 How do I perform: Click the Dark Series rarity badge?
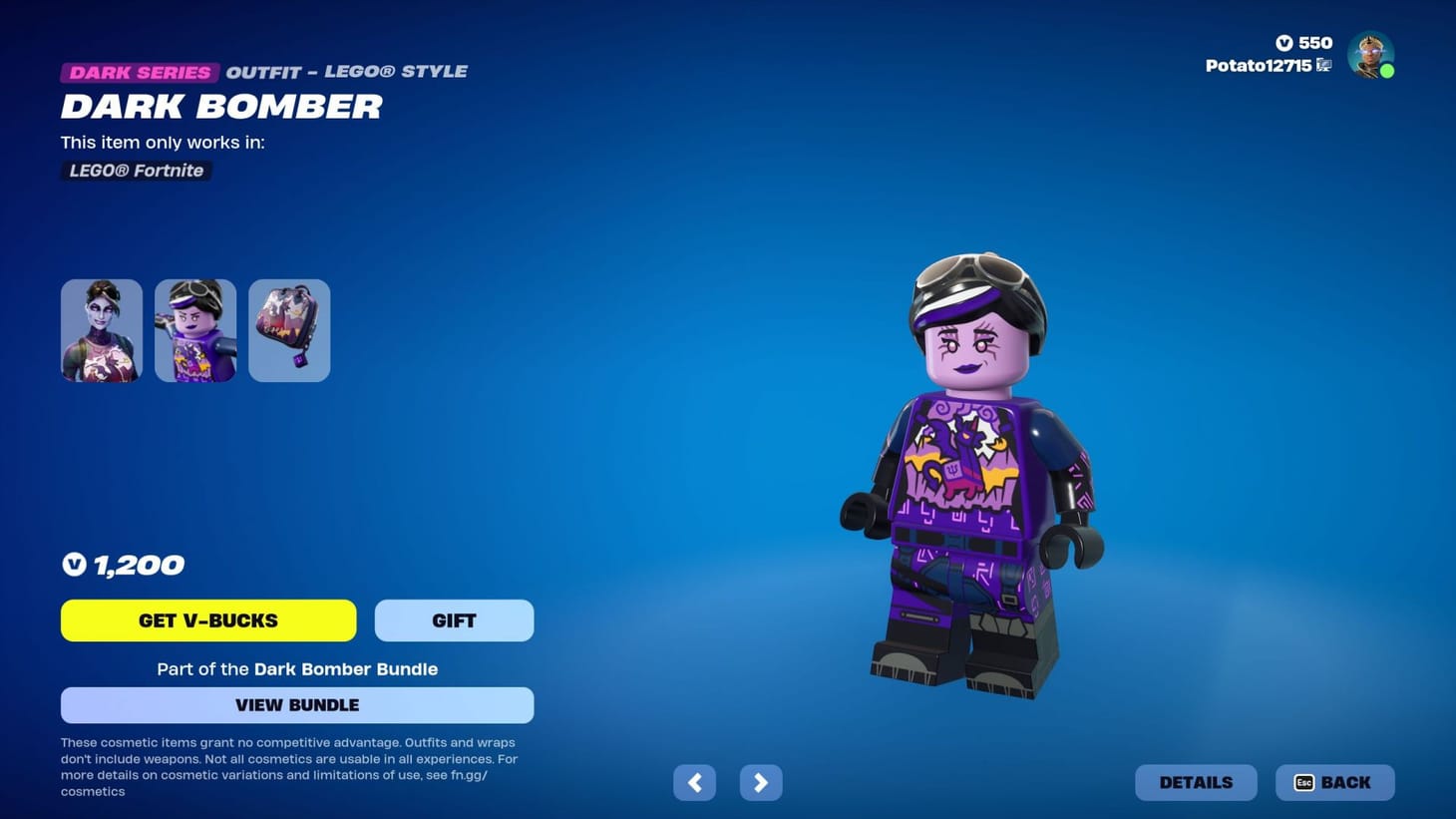point(139,72)
